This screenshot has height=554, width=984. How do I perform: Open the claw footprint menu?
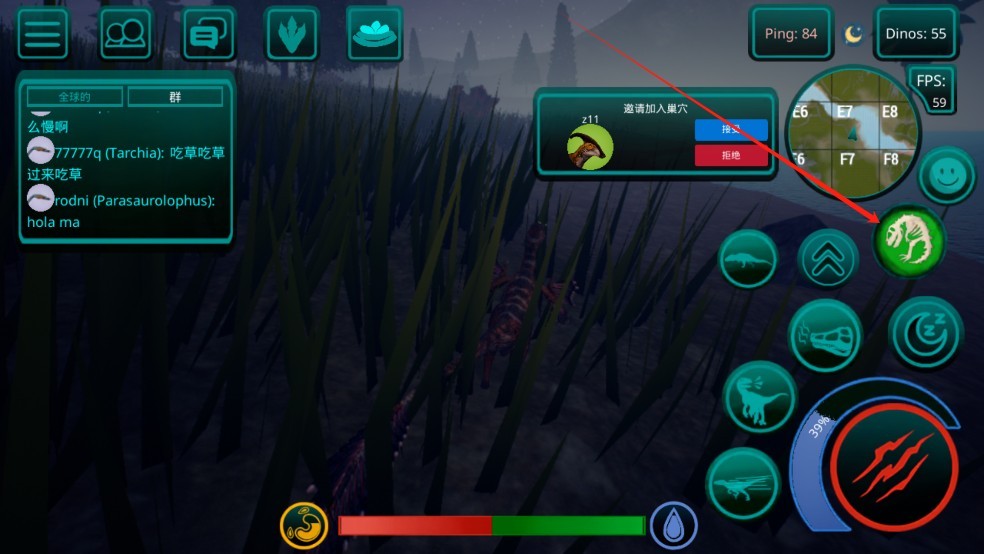pyautogui.click(x=292, y=34)
